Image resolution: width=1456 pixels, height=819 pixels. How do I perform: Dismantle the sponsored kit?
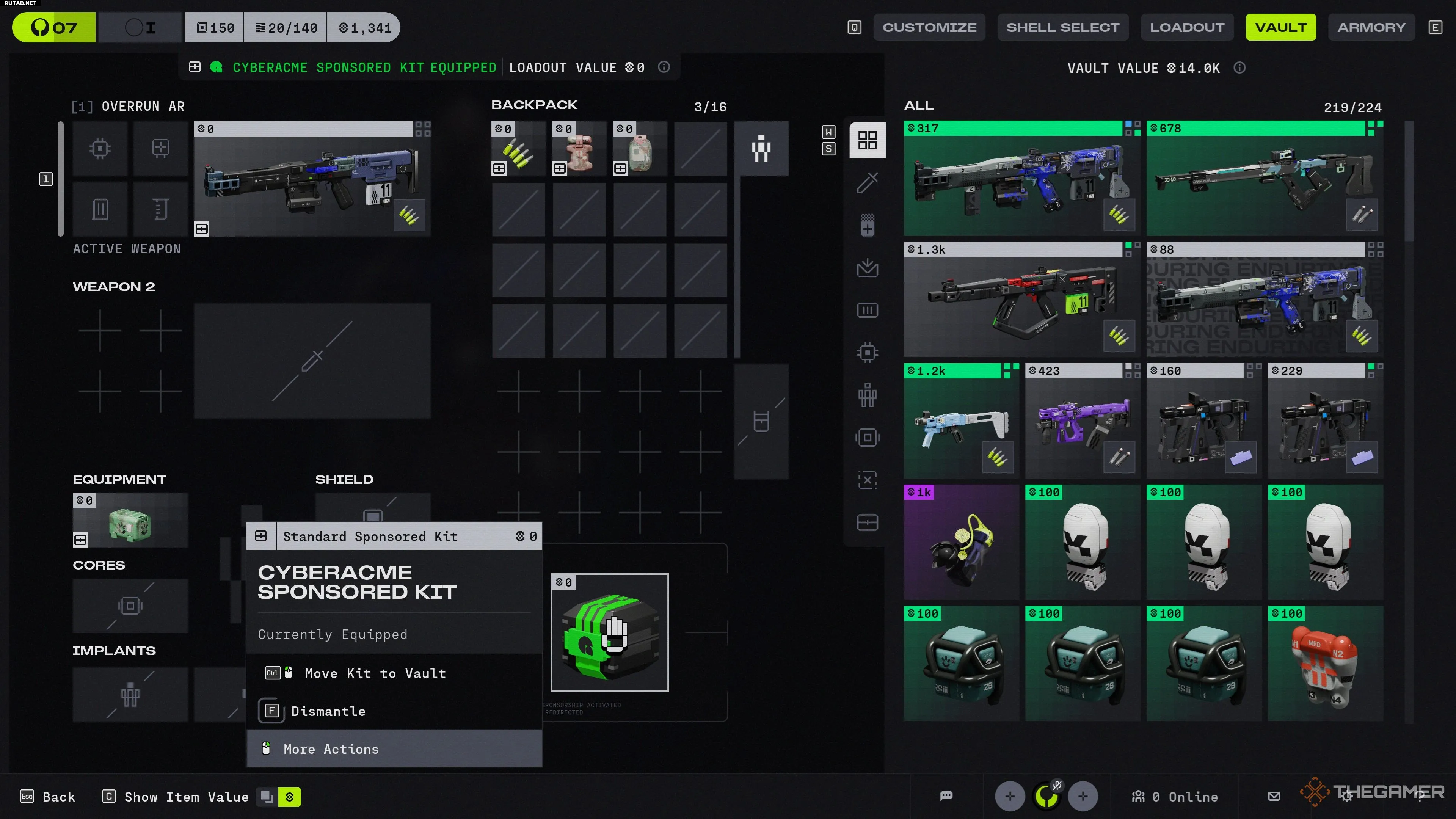[328, 711]
